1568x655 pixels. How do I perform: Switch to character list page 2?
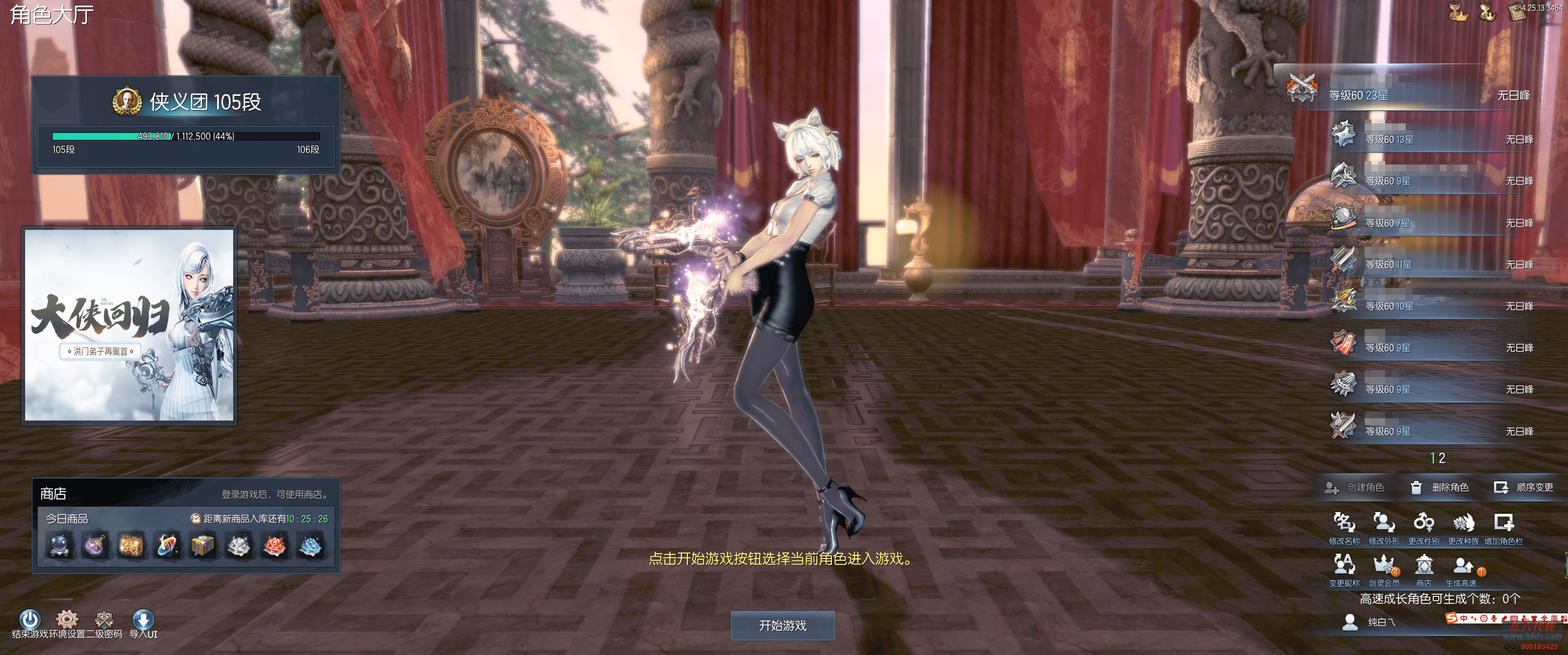(1442, 458)
